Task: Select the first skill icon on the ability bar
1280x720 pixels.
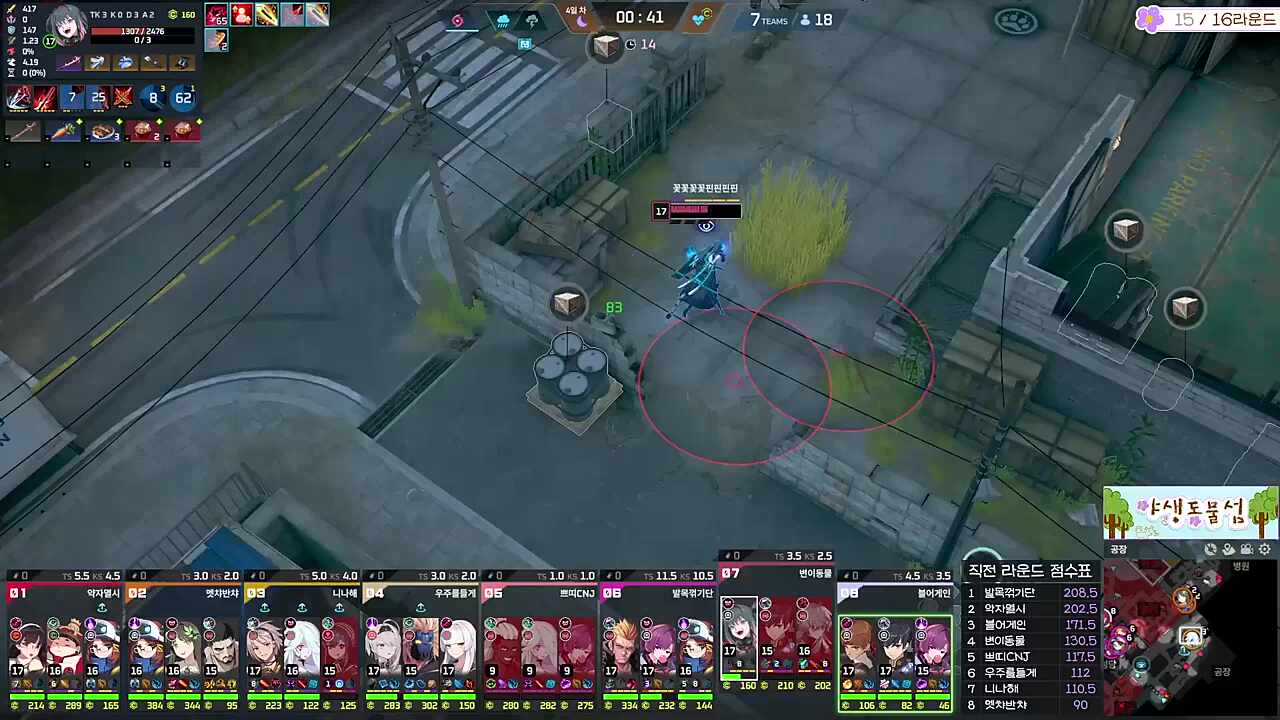Action: [18, 97]
